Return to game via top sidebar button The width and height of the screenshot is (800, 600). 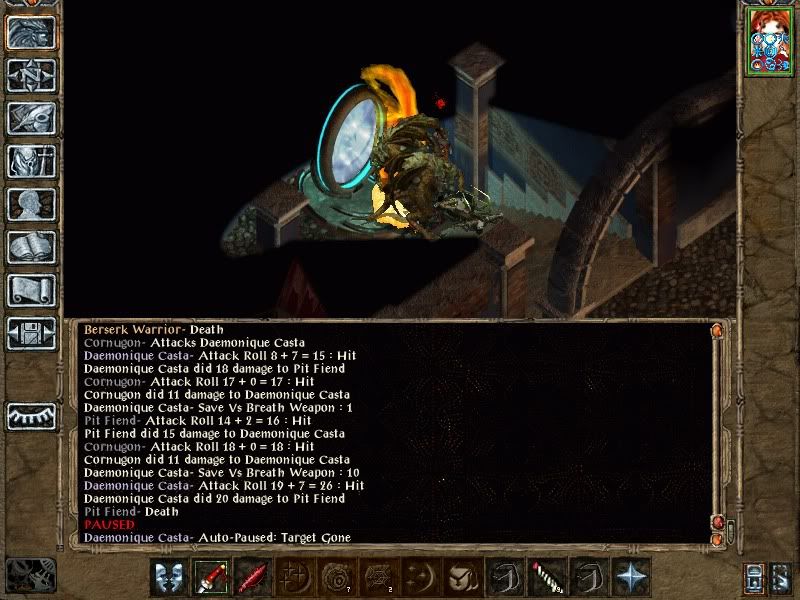coord(31,32)
